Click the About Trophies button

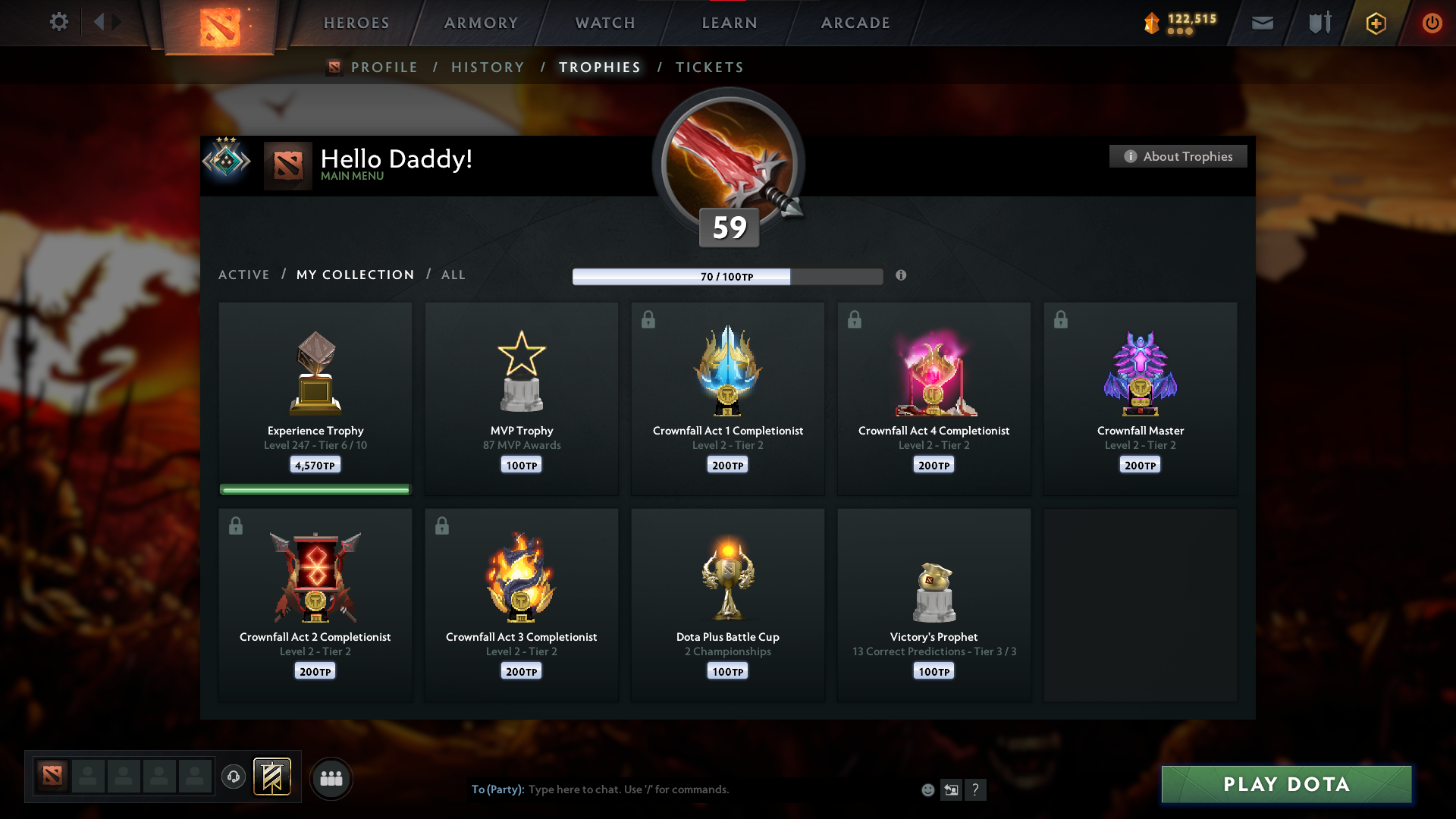[1178, 156]
